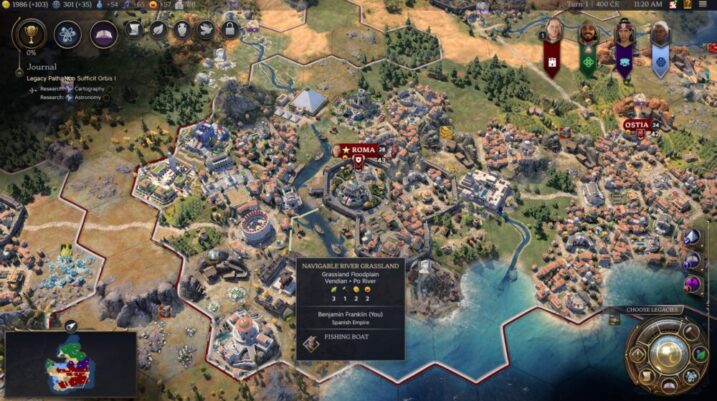Click the Choose Legacies end-turn globe button

tap(669, 352)
